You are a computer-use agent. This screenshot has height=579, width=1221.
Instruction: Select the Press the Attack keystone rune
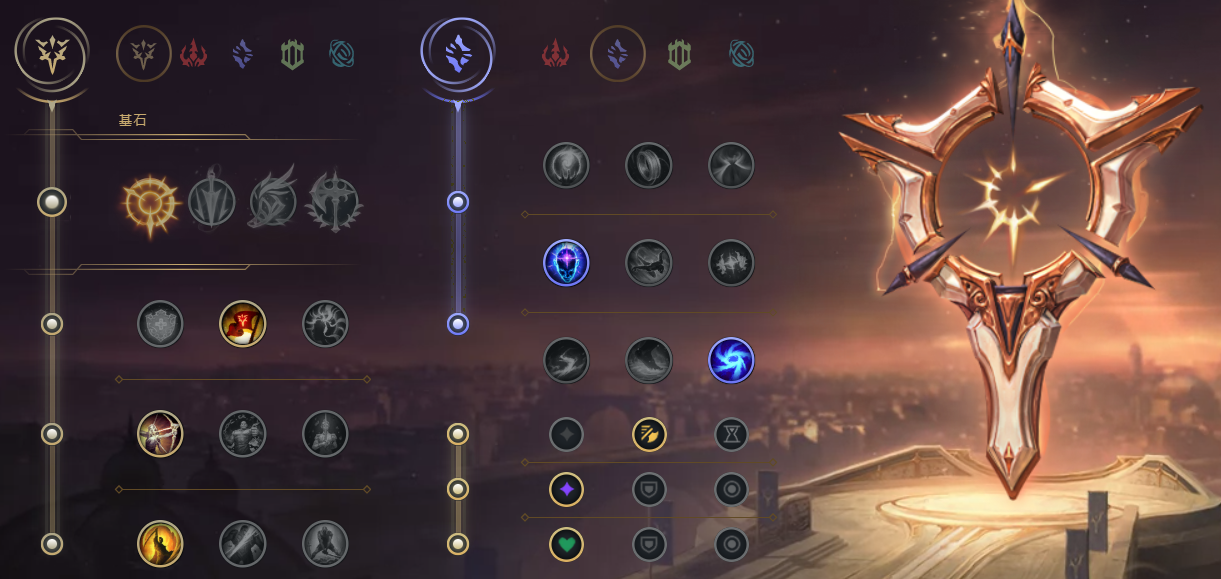[x=150, y=202]
